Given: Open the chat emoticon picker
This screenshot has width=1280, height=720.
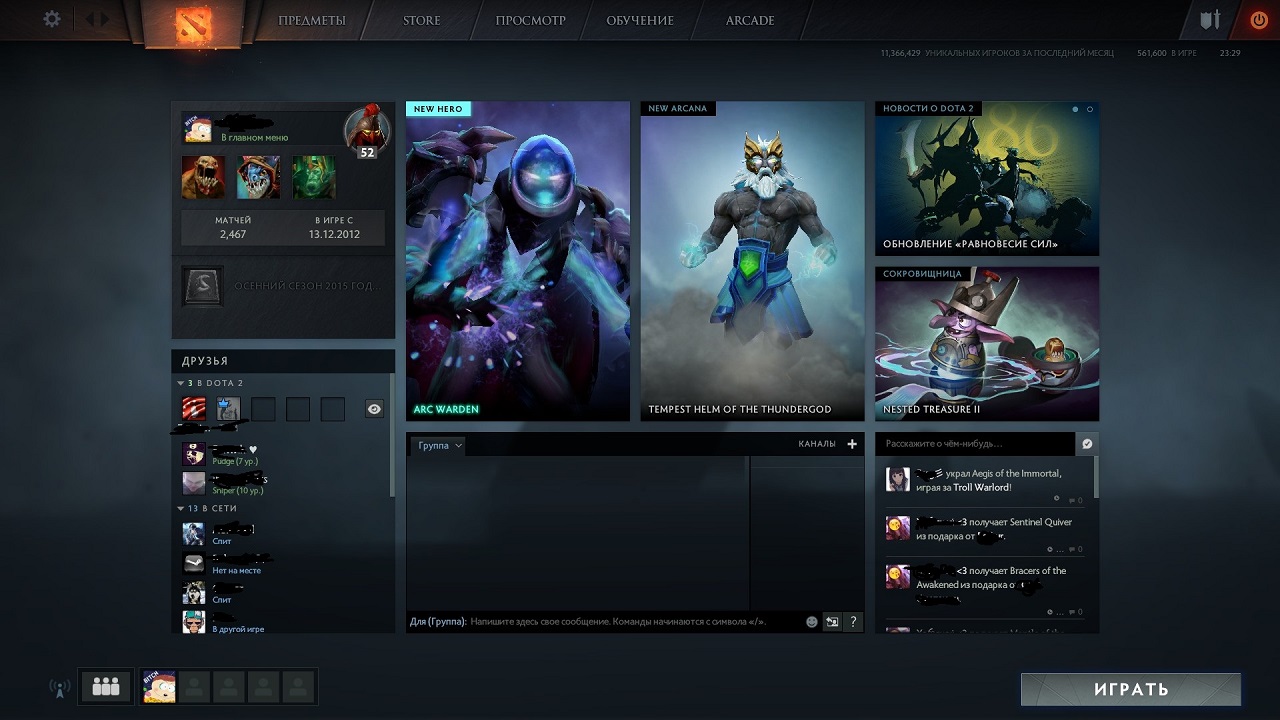Looking at the screenshot, I should click(x=812, y=622).
